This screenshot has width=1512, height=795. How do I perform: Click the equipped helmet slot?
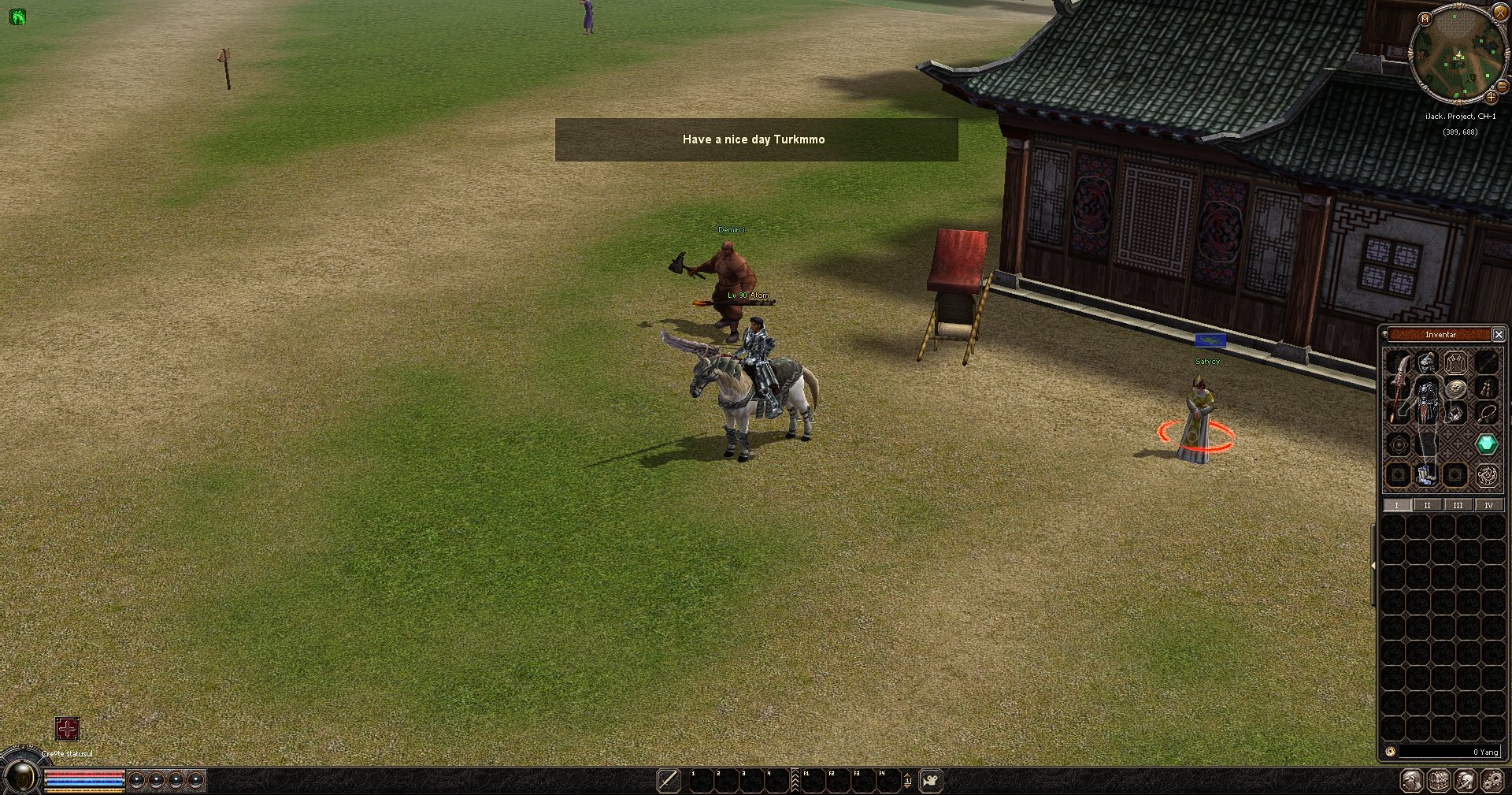[x=1427, y=363]
